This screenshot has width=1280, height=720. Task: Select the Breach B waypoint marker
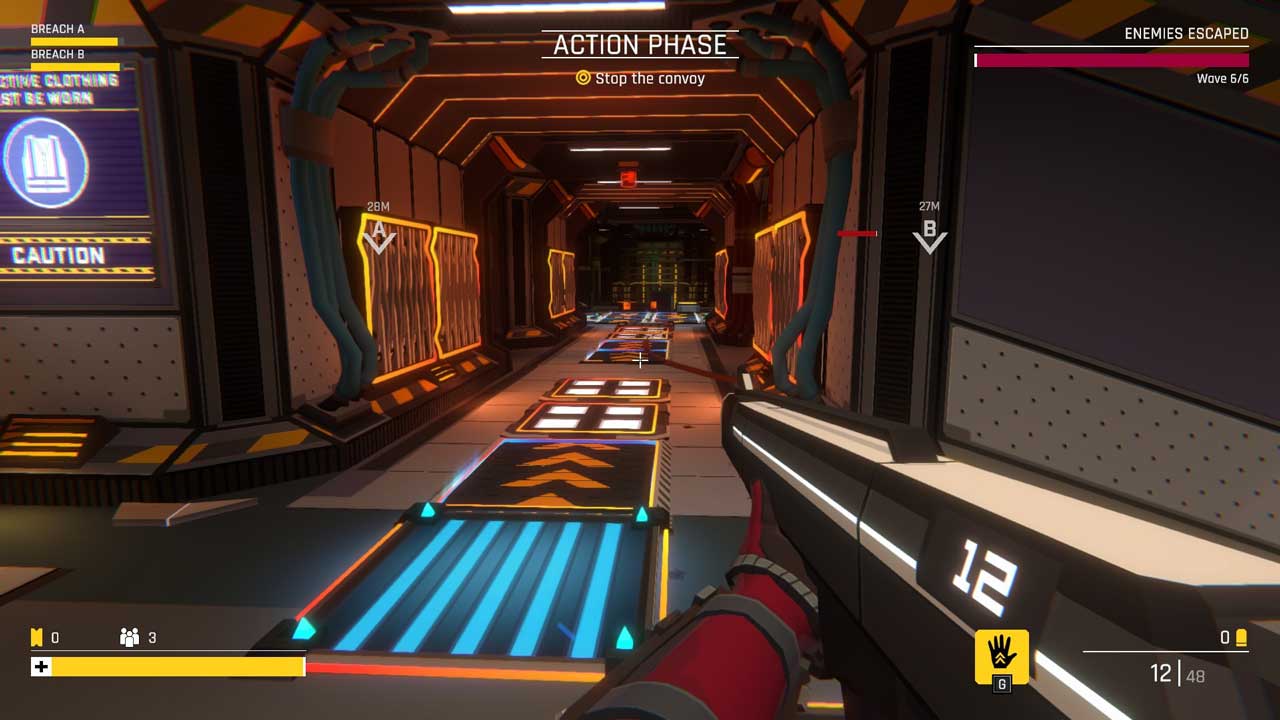pyautogui.click(x=929, y=236)
